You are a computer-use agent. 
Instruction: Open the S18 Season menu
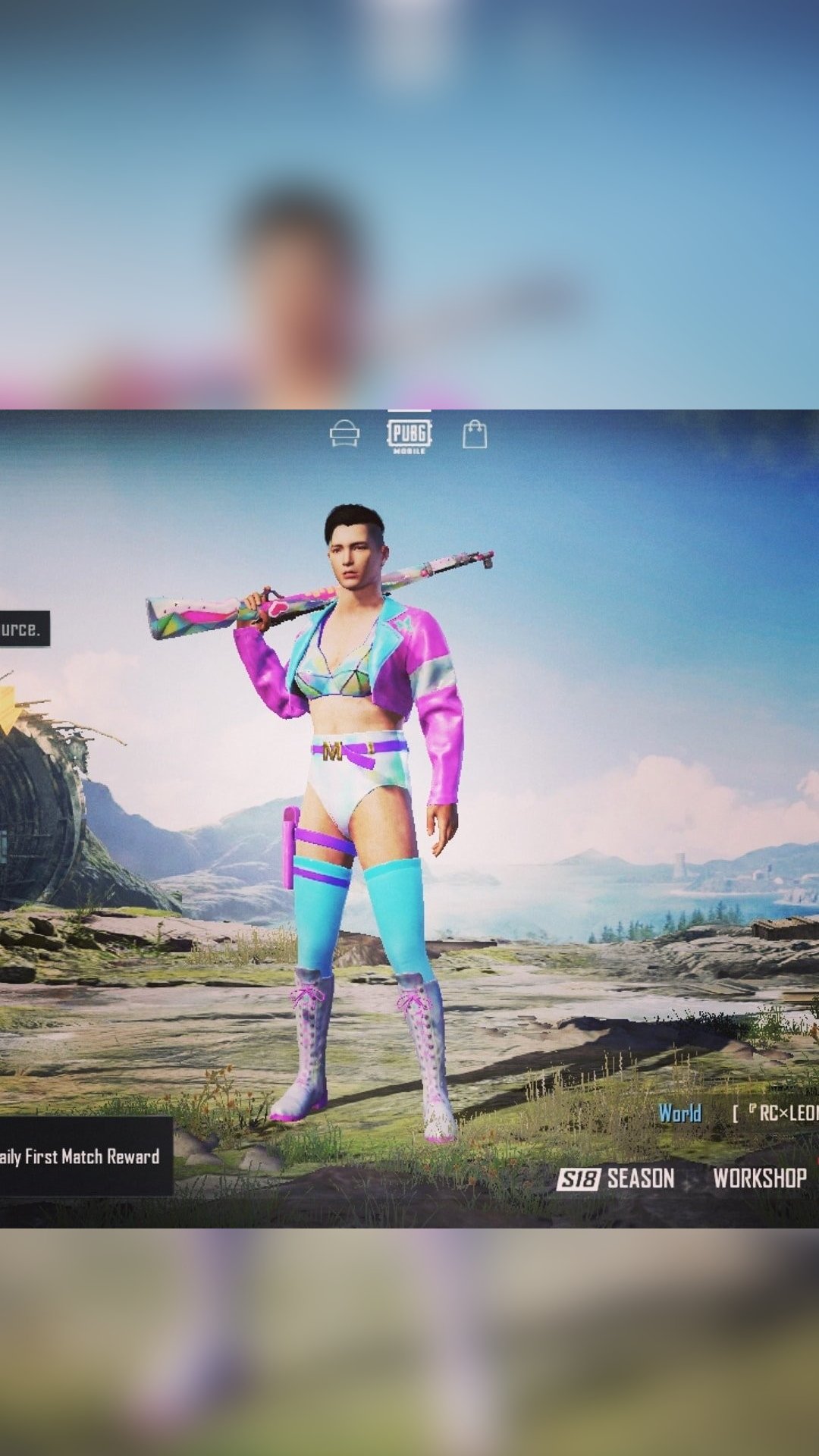point(616,1178)
